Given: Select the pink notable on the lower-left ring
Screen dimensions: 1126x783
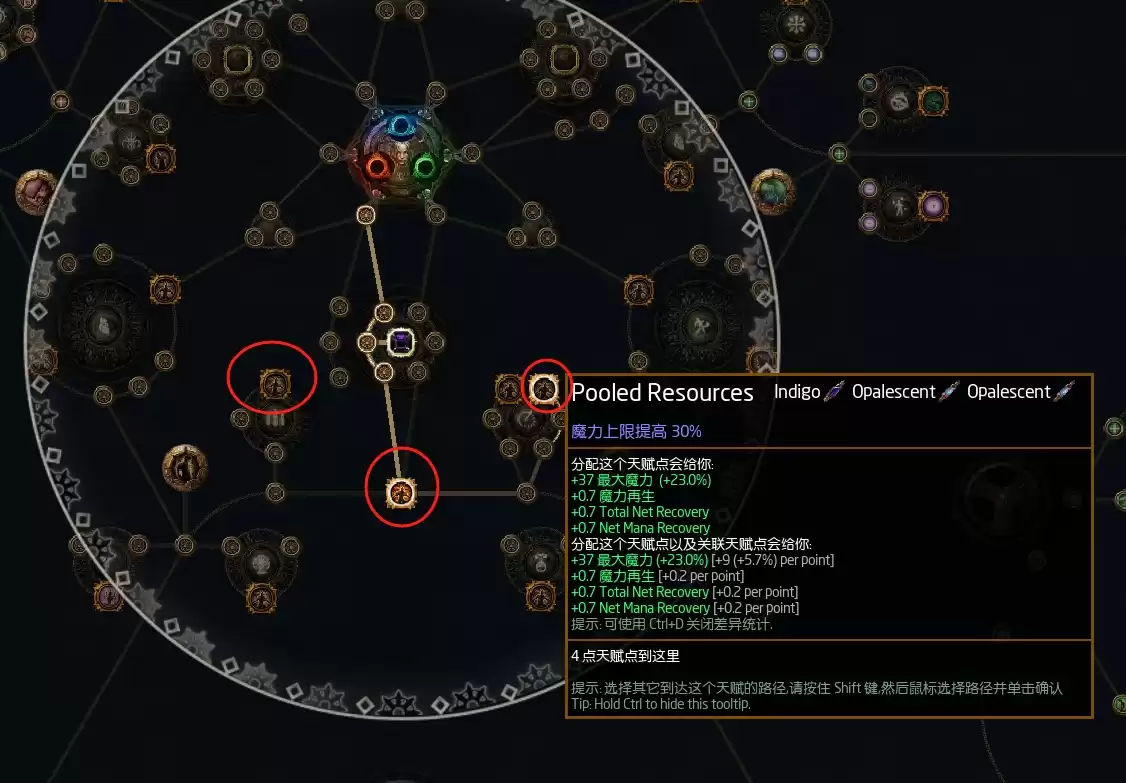Looking at the screenshot, I should 108,596.
